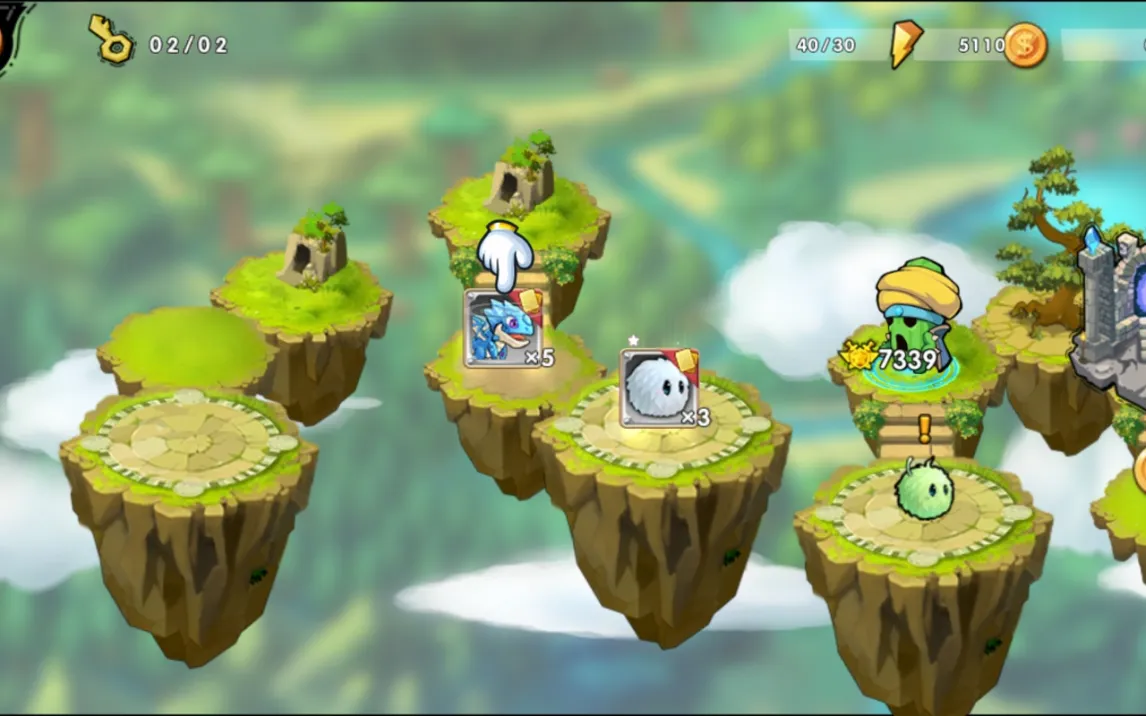Select the blue dragon stage tile
The height and width of the screenshot is (716, 1146).
(503, 328)
